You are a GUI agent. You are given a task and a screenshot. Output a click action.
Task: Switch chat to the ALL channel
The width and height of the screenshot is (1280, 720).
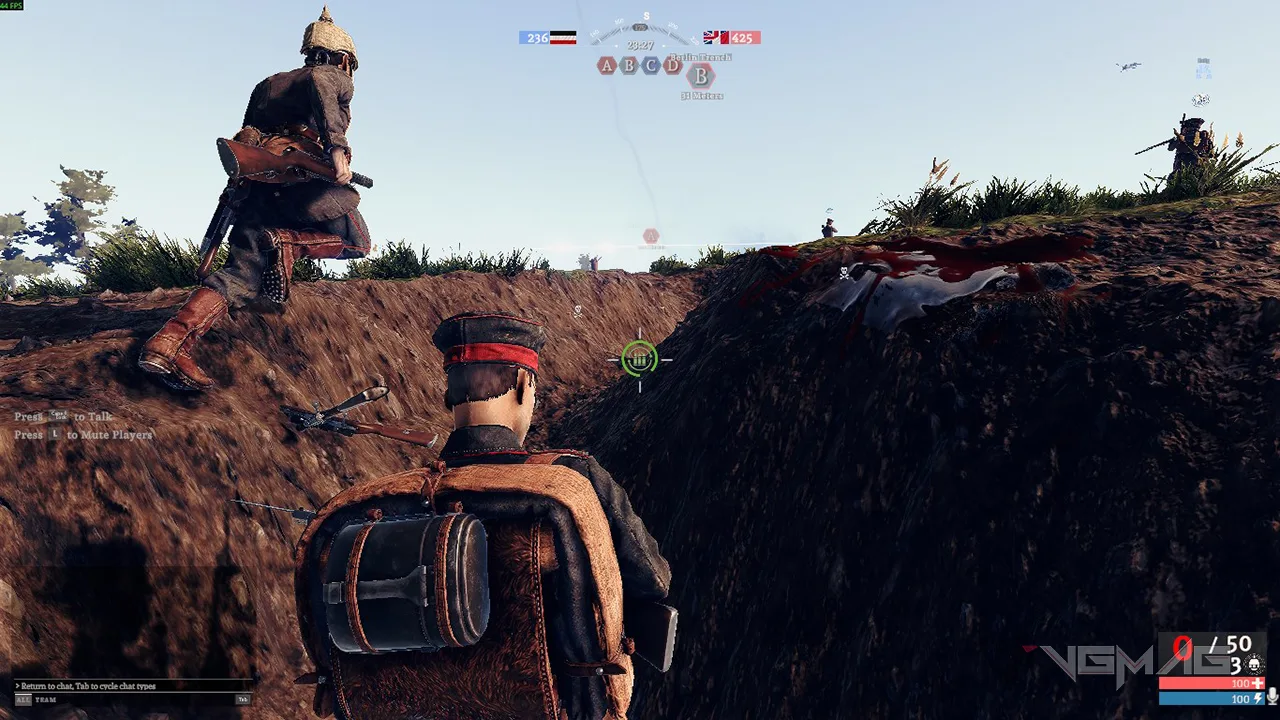22,700
